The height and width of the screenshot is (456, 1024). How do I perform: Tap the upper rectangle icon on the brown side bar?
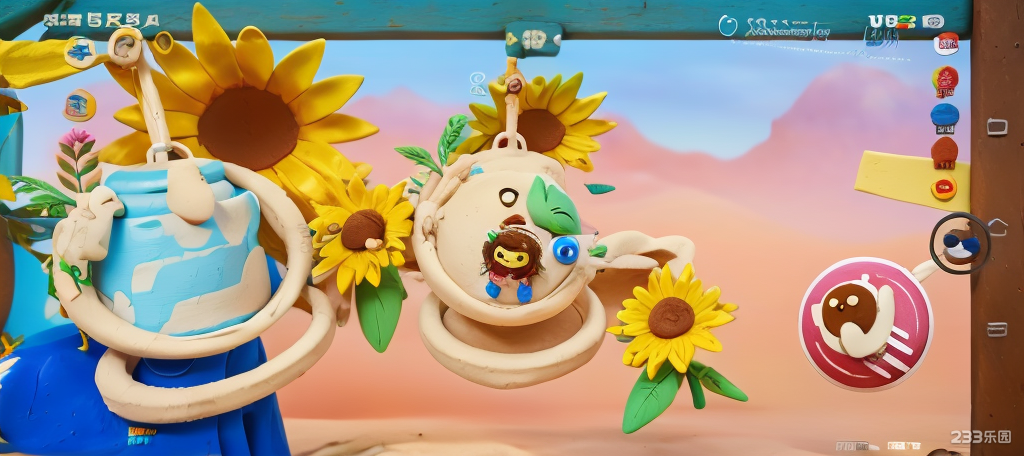pos(996,126)
